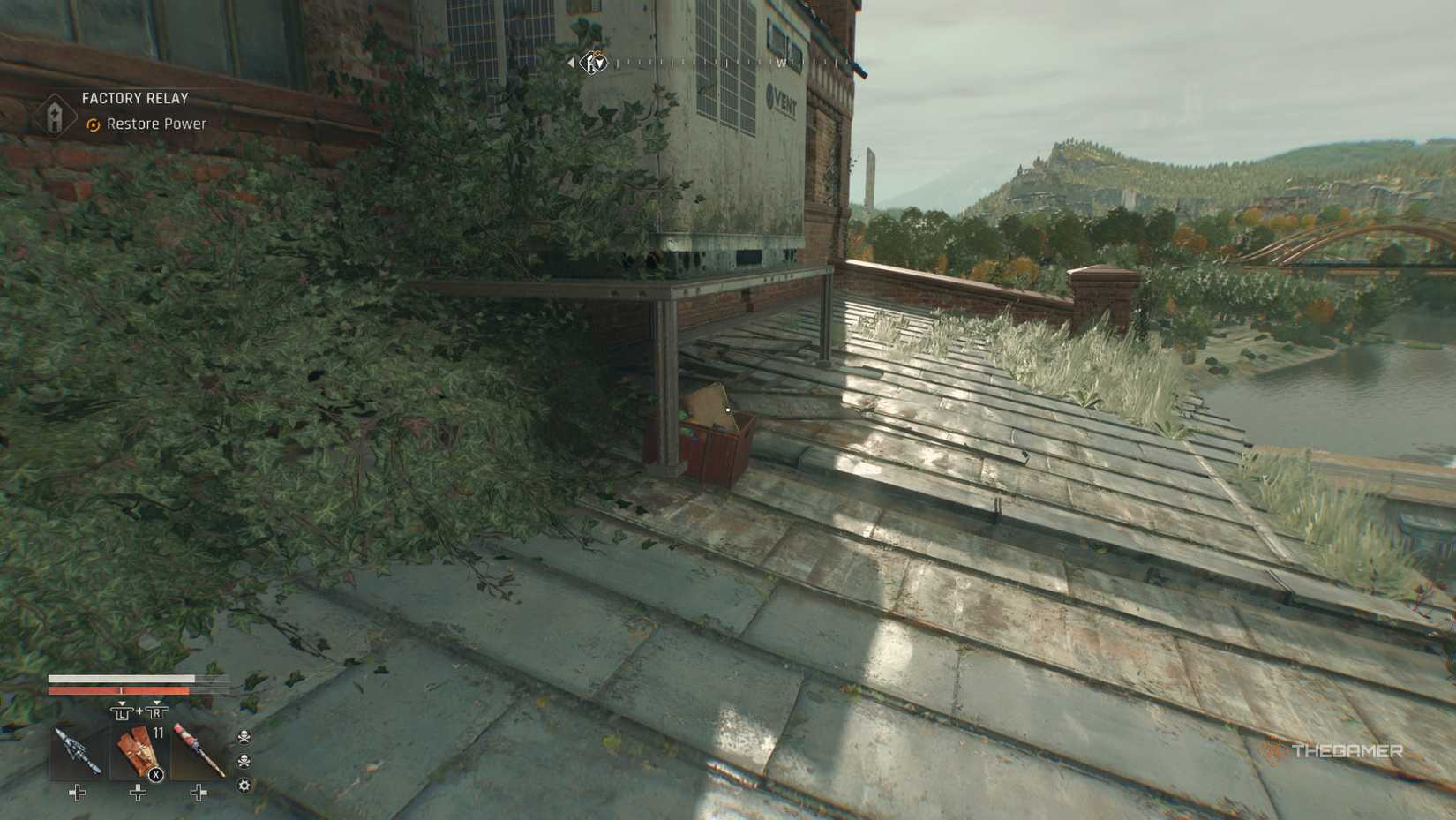Click the objective marker on the compass
This screenshot has height=820, width=1456.
pyautogui.click(x=597, y=63)
